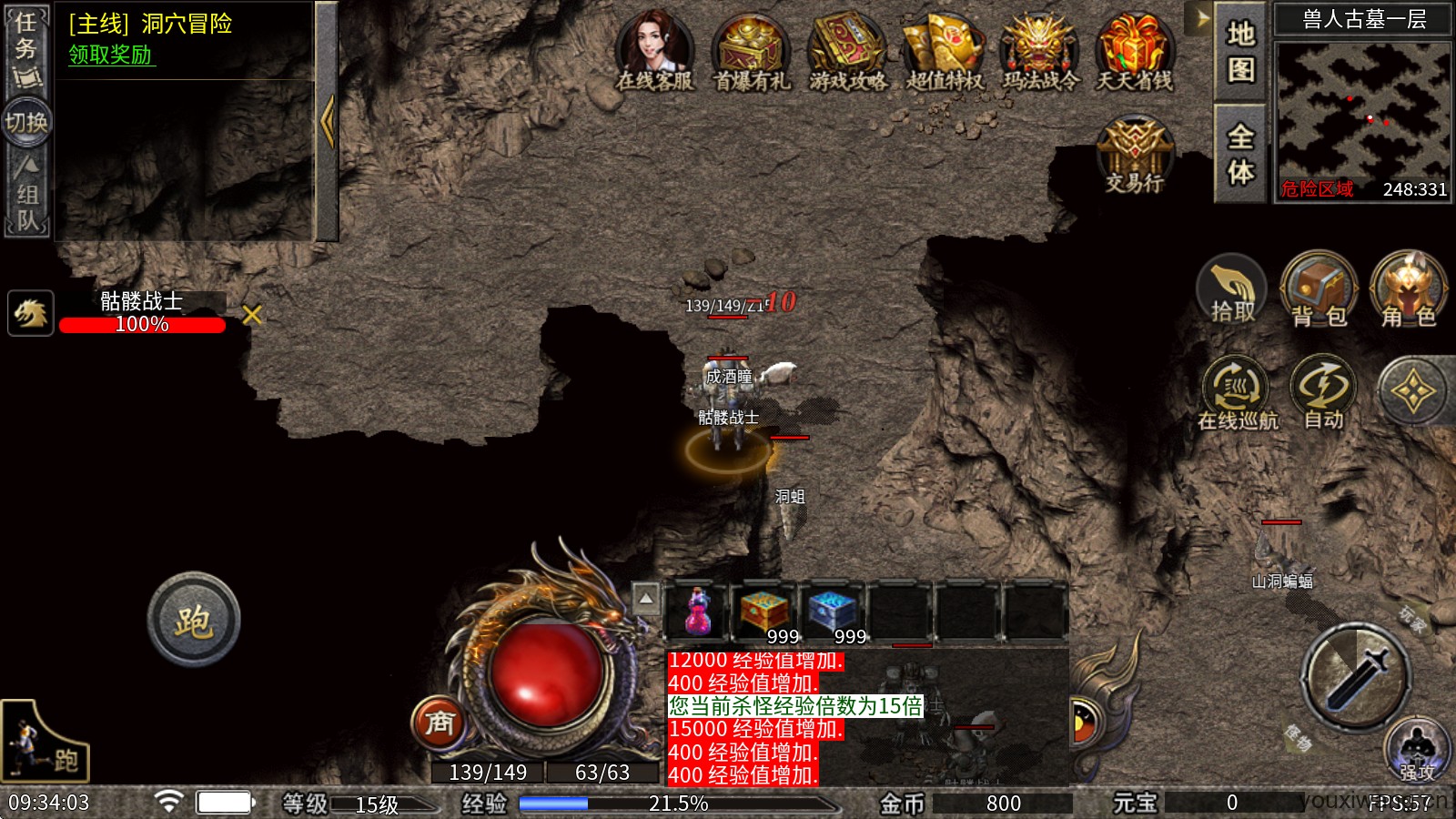Viewport: 1456px width, 819px height.
Task: Open the 角色 character sheet
Action: pos(1408,289)
